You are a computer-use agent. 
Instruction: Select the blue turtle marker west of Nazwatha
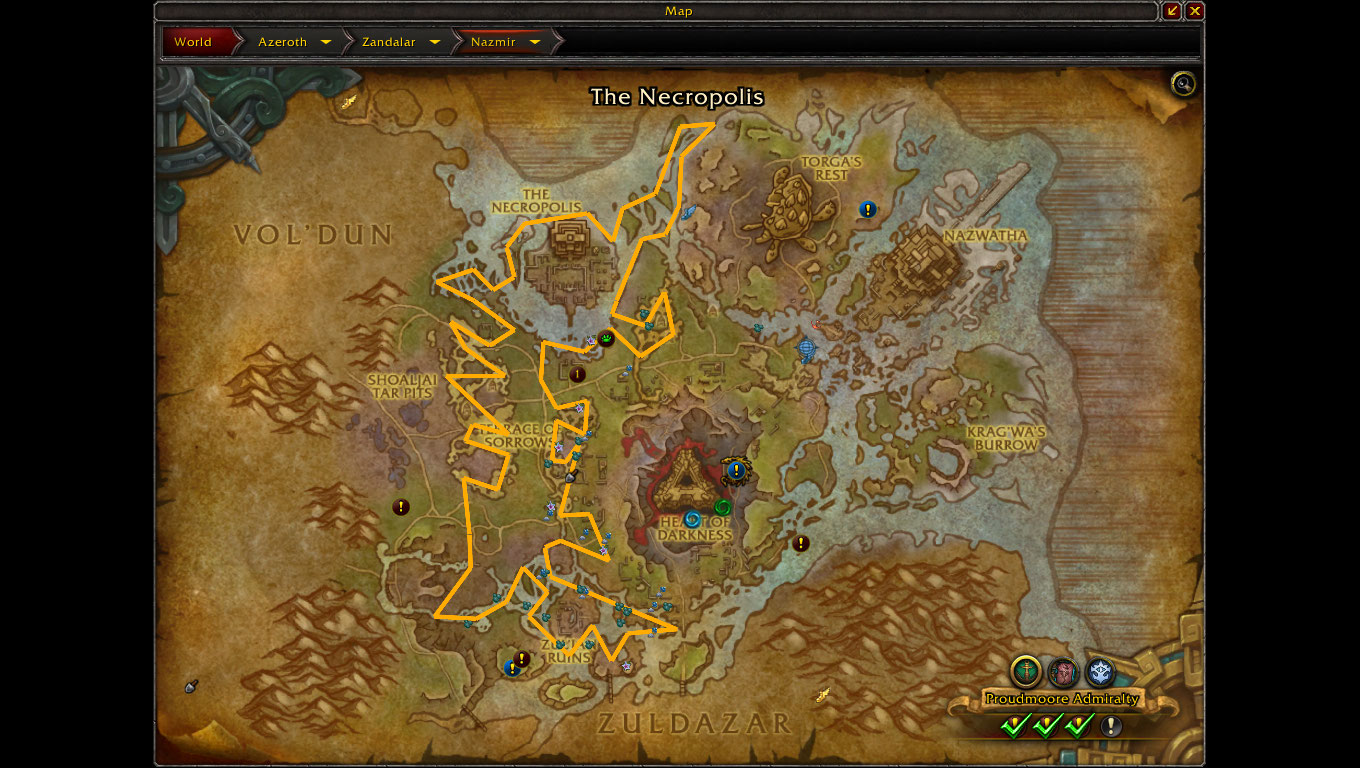pos(807,351)
